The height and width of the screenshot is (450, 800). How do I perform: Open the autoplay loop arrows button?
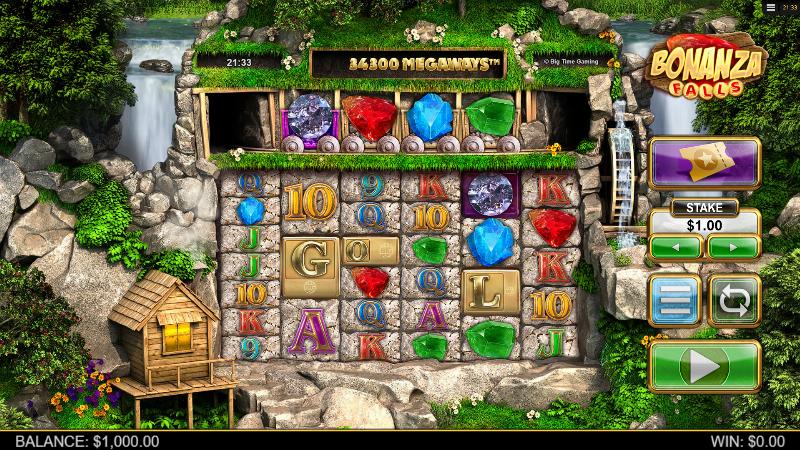[735, 300]
